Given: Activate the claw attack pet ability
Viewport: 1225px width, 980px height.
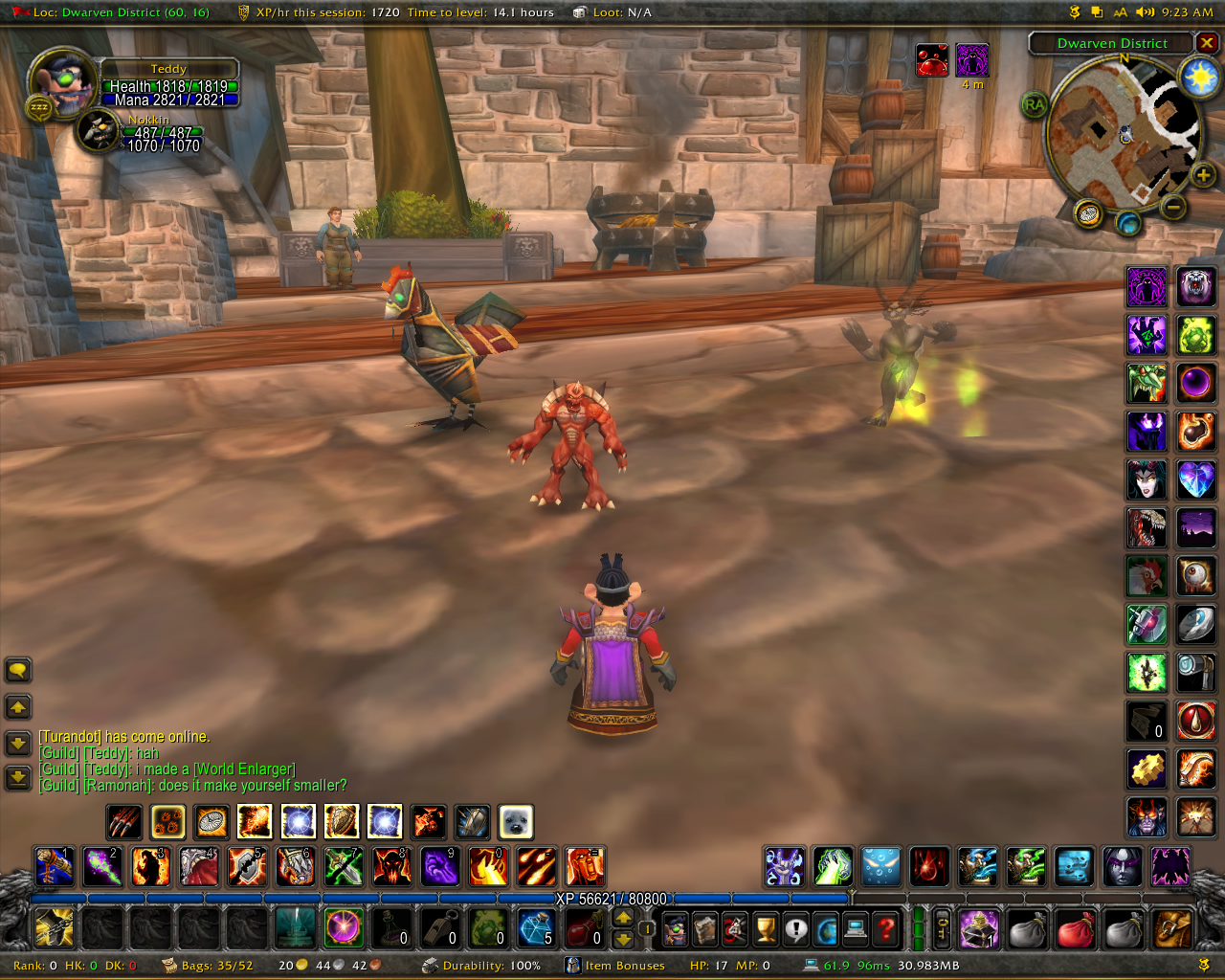Looking at the screenshot, I should (124, 821).
